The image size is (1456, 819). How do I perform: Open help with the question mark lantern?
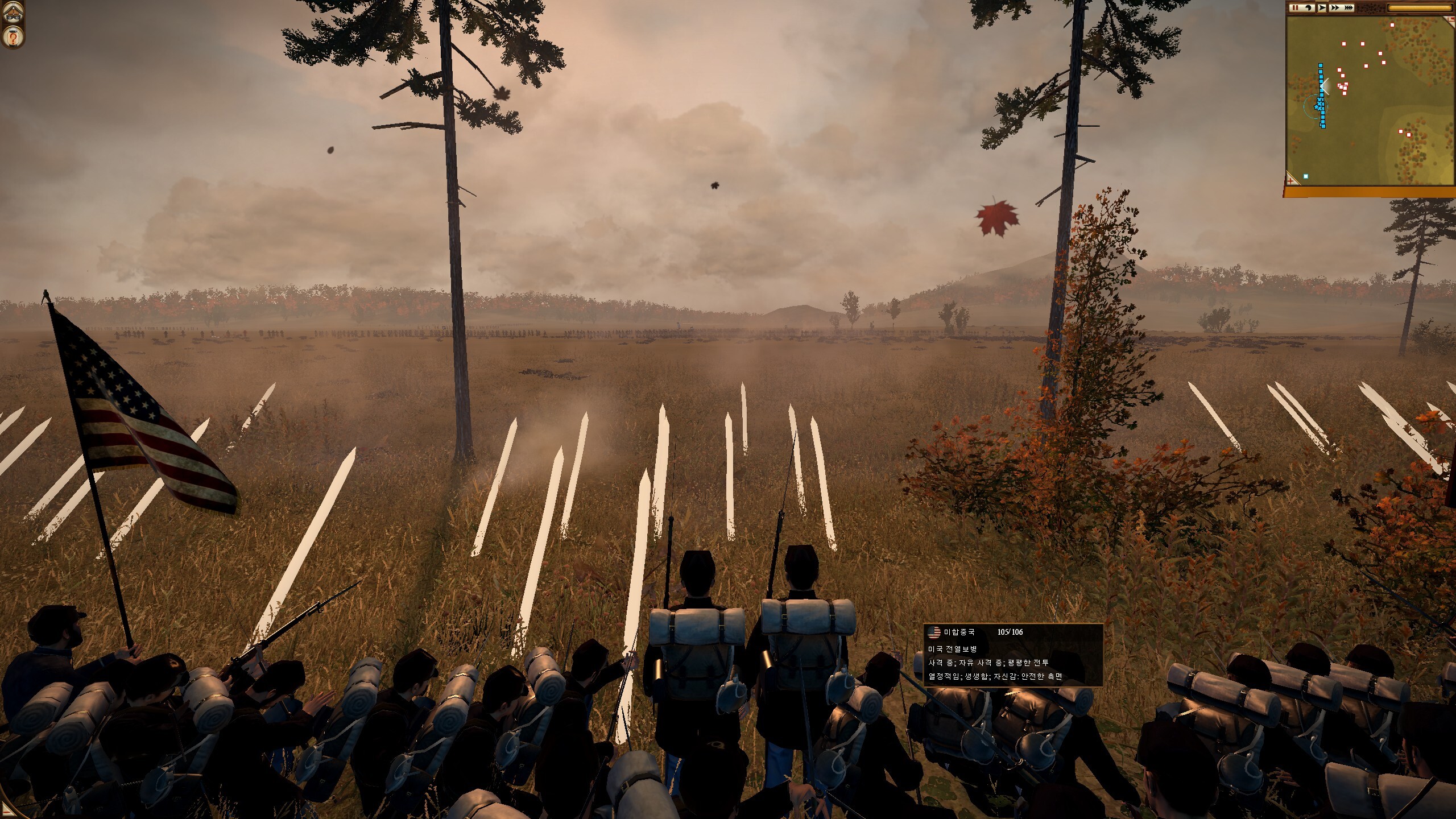coord(13,37)
